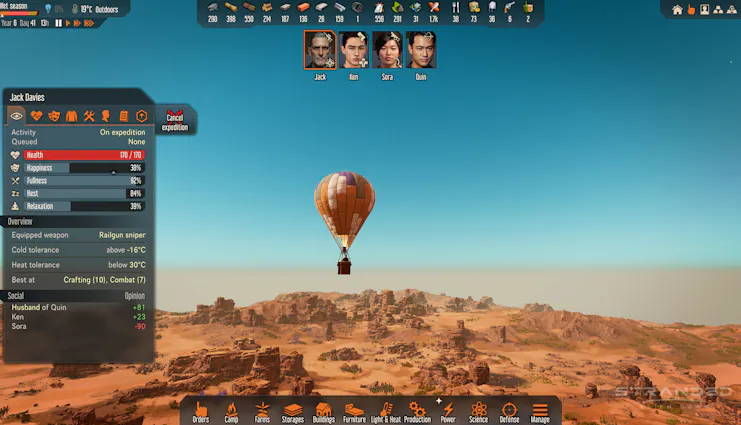Open the Orders menu
The image size is (741, 425).
201,411
